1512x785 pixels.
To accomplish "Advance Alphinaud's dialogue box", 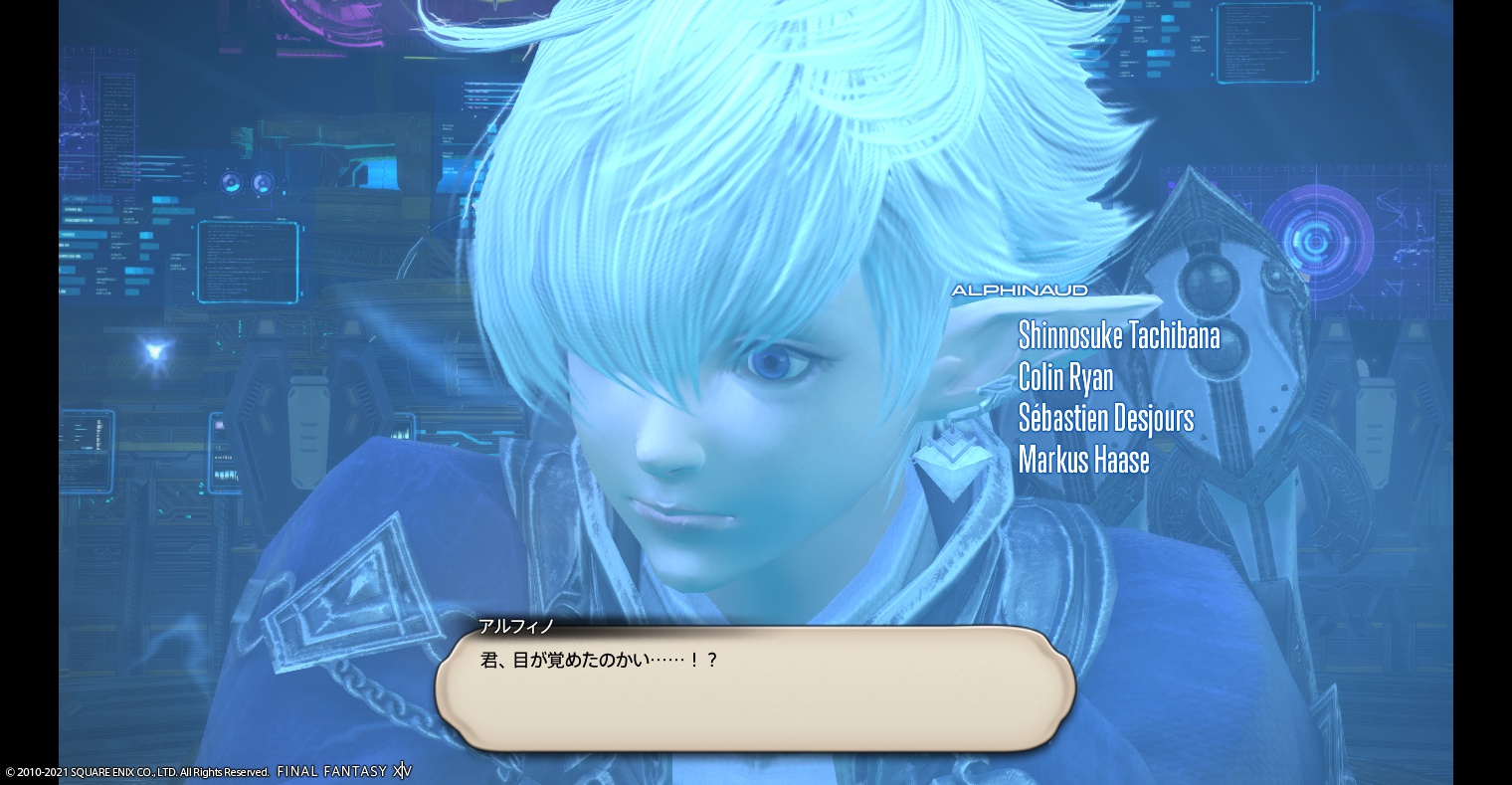I will pos(754,687).
